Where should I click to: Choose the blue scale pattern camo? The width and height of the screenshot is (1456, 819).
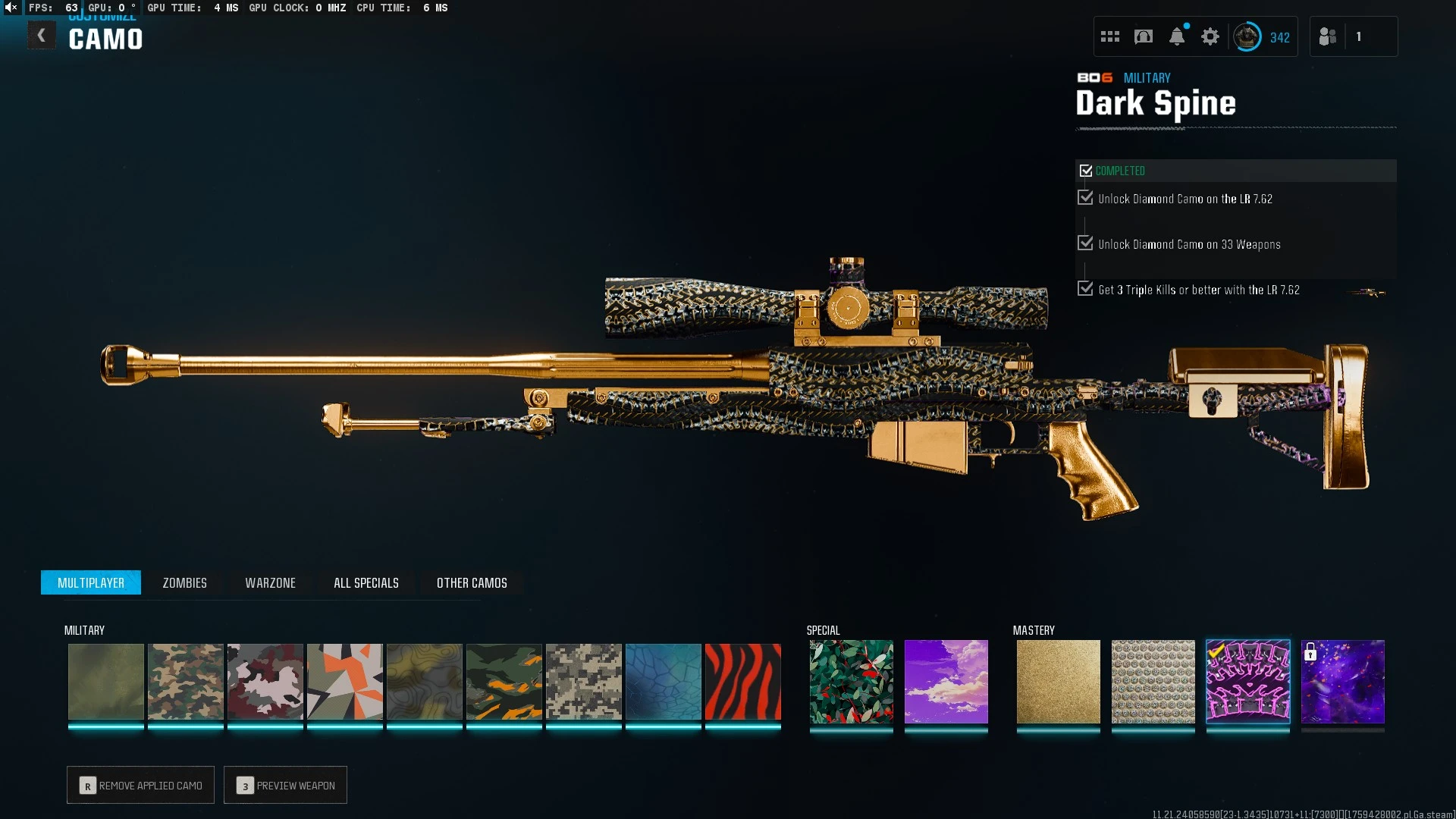[663, 682]
